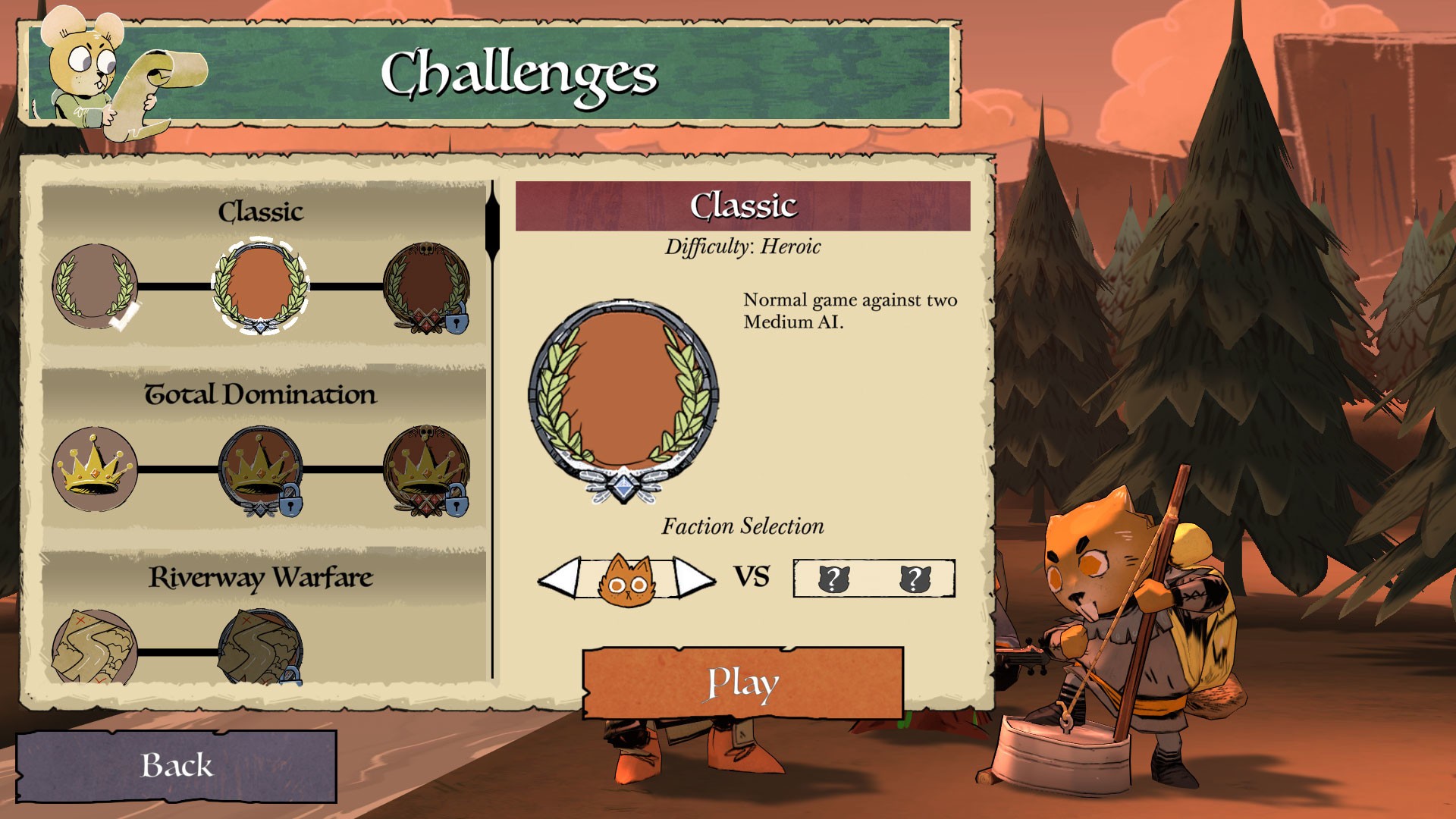Click the locked third Classic challenge medal

click(x=427, y=287)
